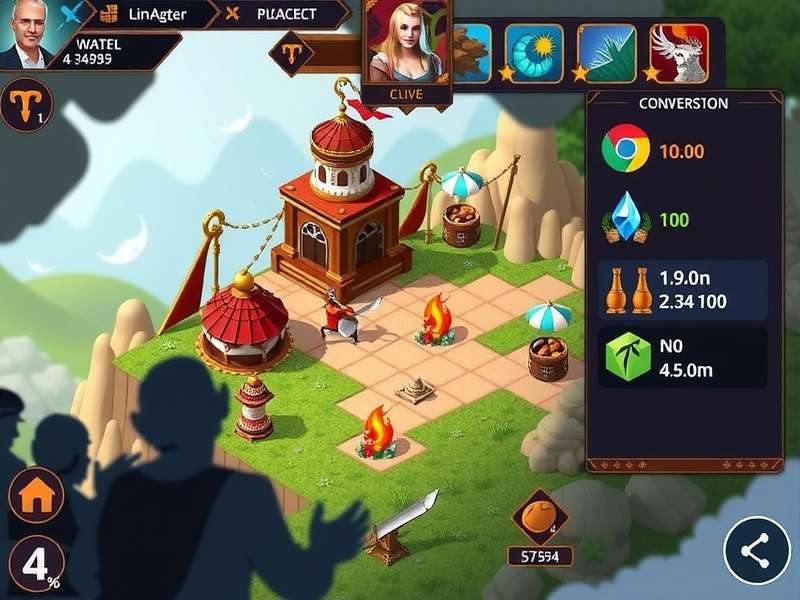Click the round emblem badge below the avatar
The height and width of the screenshot is (600, 800).
(x=25, y=106)
